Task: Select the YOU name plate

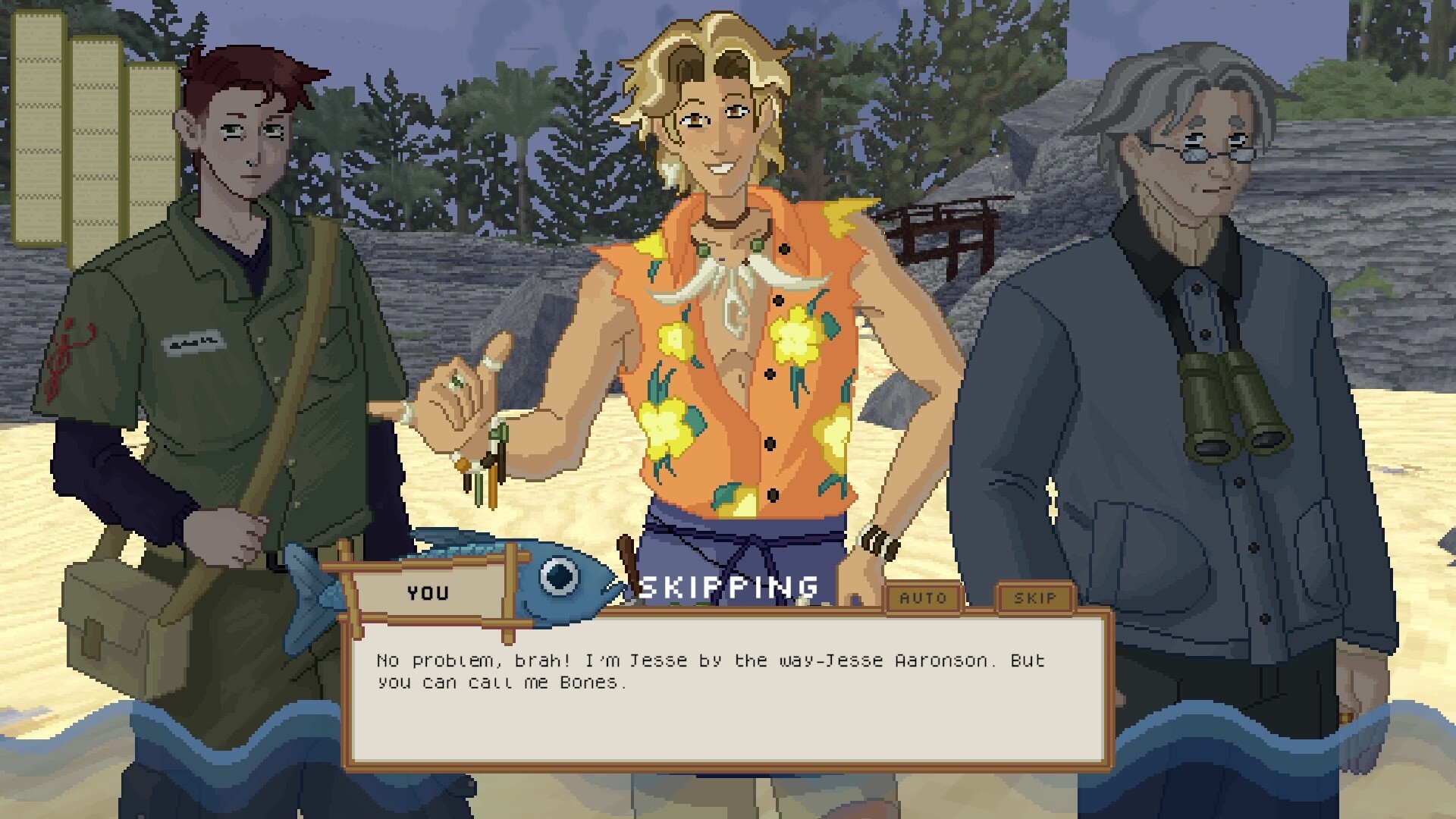Action: [429, 594]
